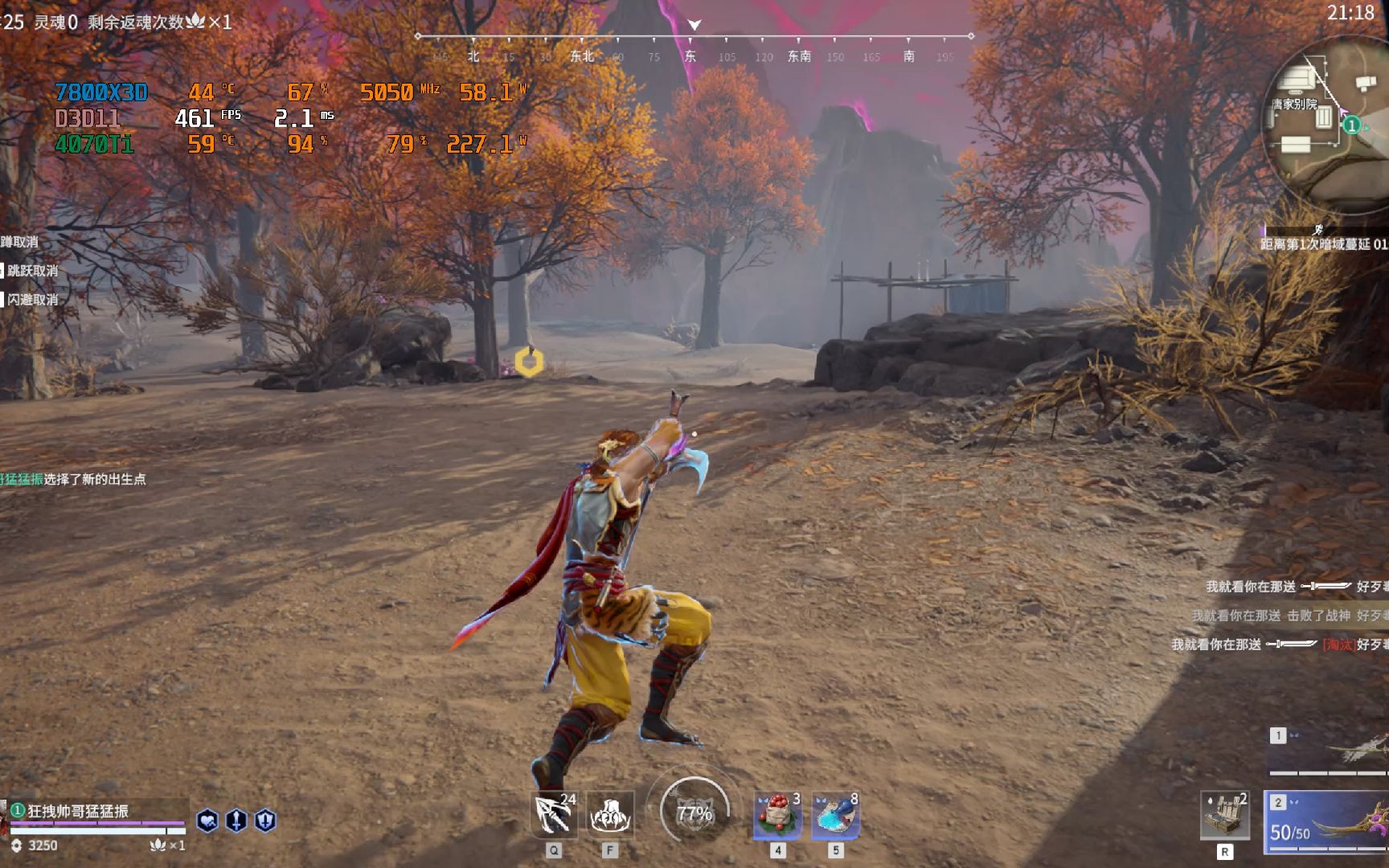
Task: Click the heart buff status icon
Action: [207, 821]
